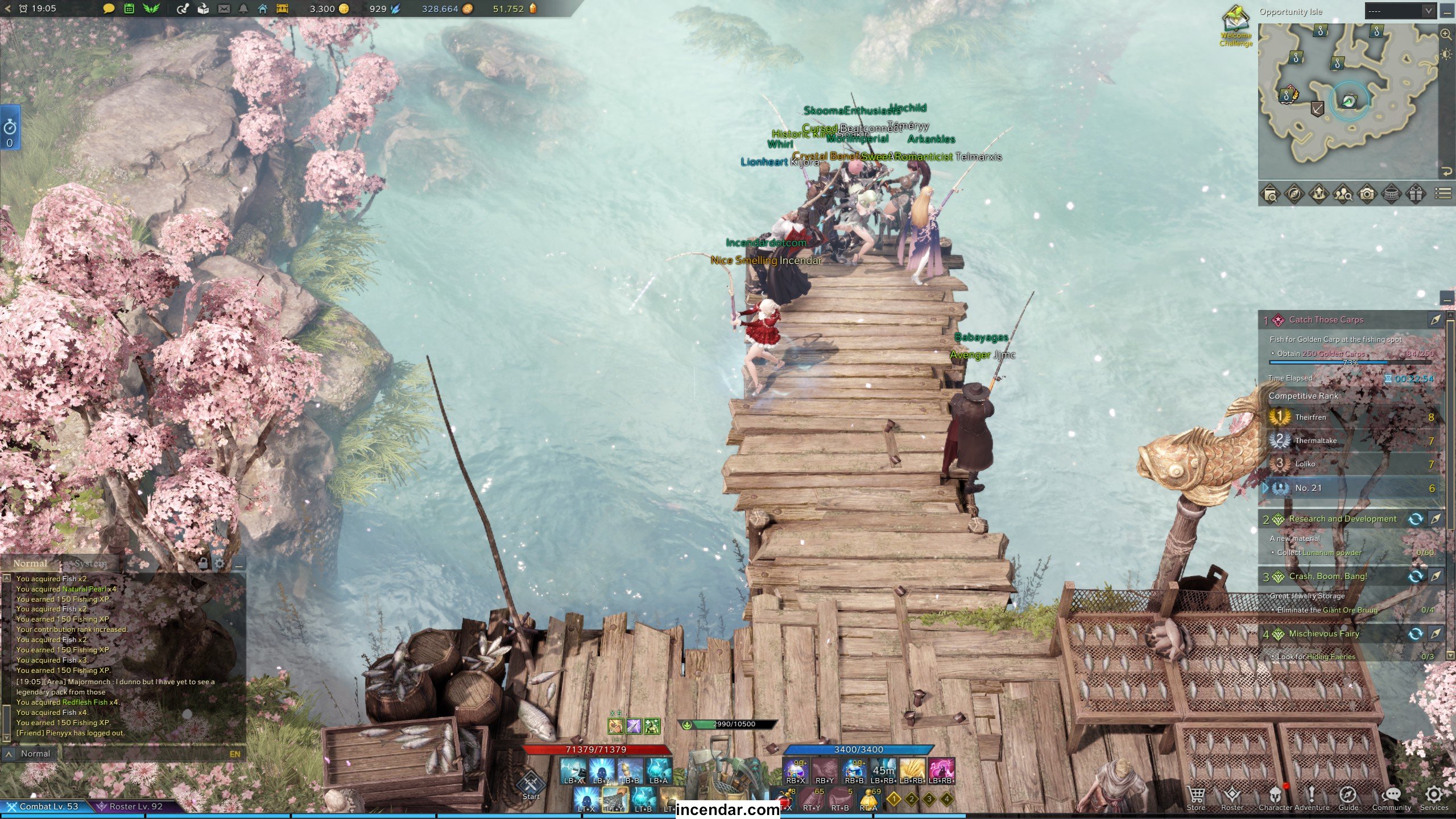Open the Adventure menu
This screenshot has height=819, width=1456.
(x=1312, y=796)
